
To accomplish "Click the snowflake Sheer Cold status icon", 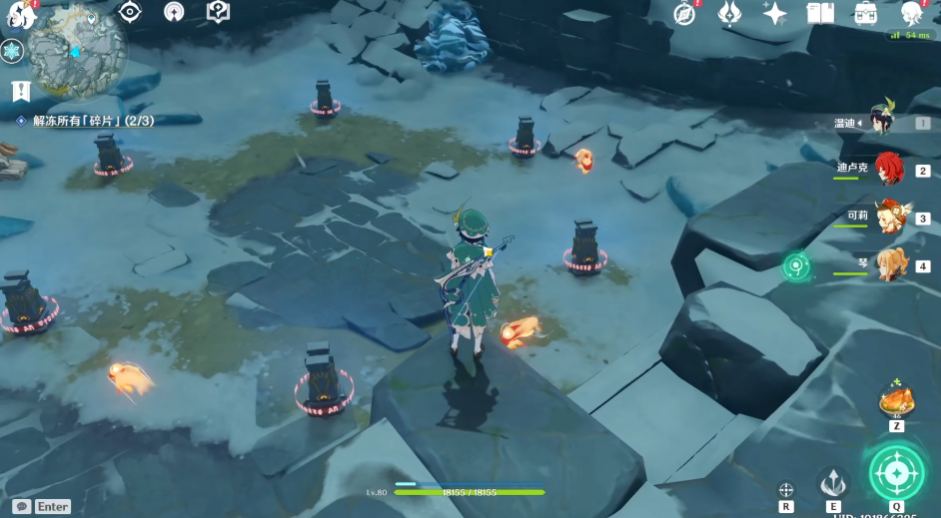I will click(12, 52).
